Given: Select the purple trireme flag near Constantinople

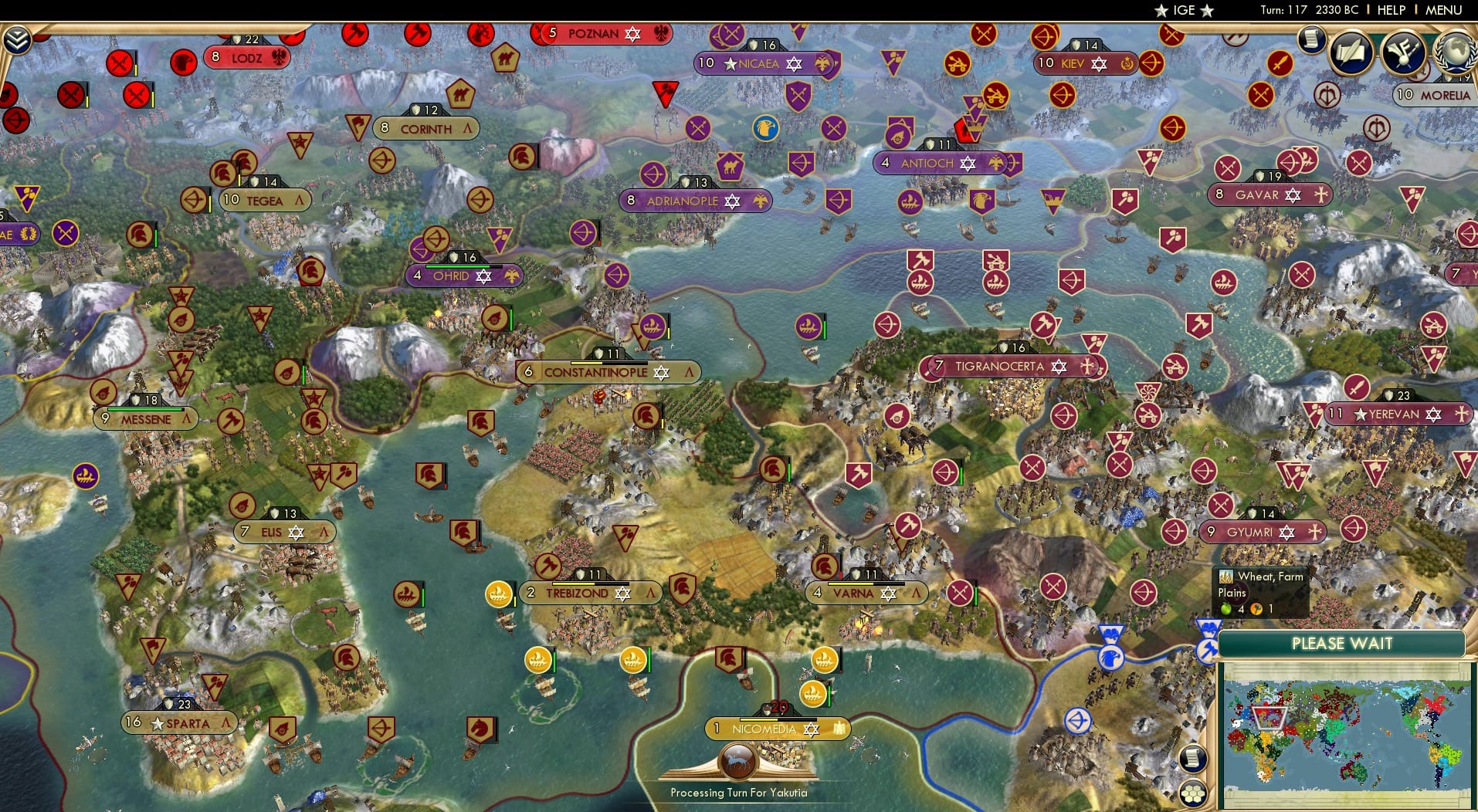Looking at the screenshot, I should point(651,327).
